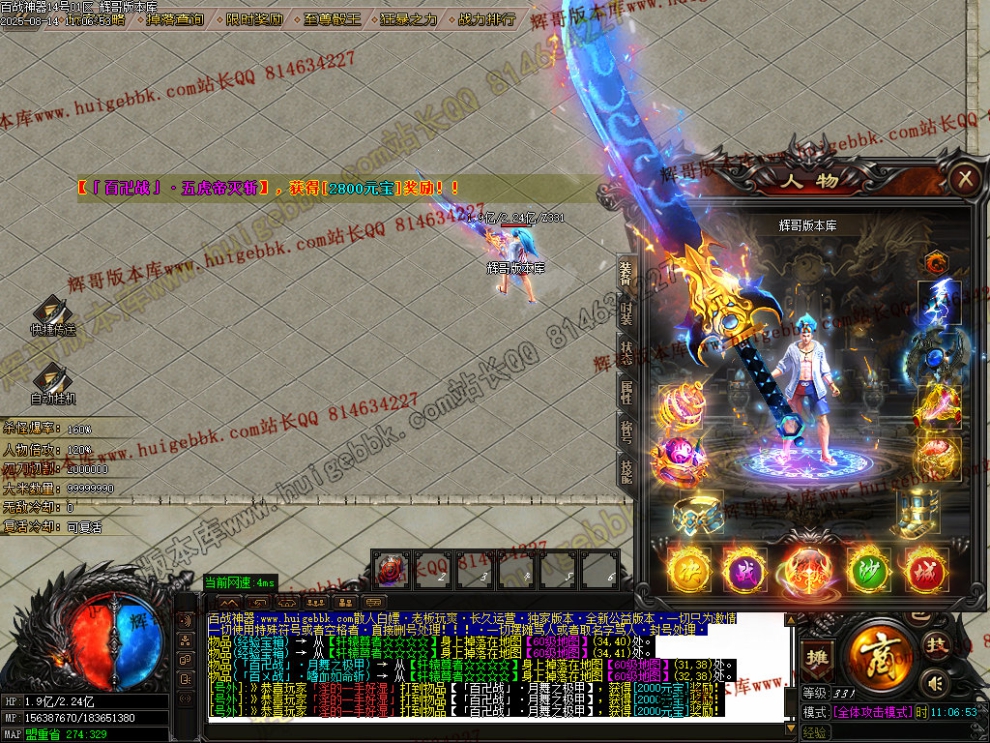This screenshot has height=743, width=990.
Task: Open the 掉落查询 drop lookup menu
Action: (x=175, y=19)
